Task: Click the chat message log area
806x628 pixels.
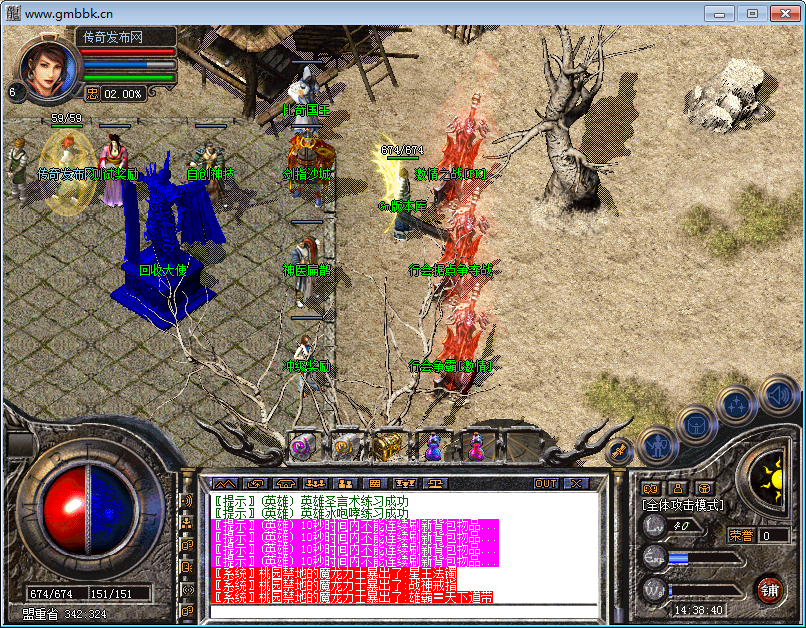Action: [400, 545]
